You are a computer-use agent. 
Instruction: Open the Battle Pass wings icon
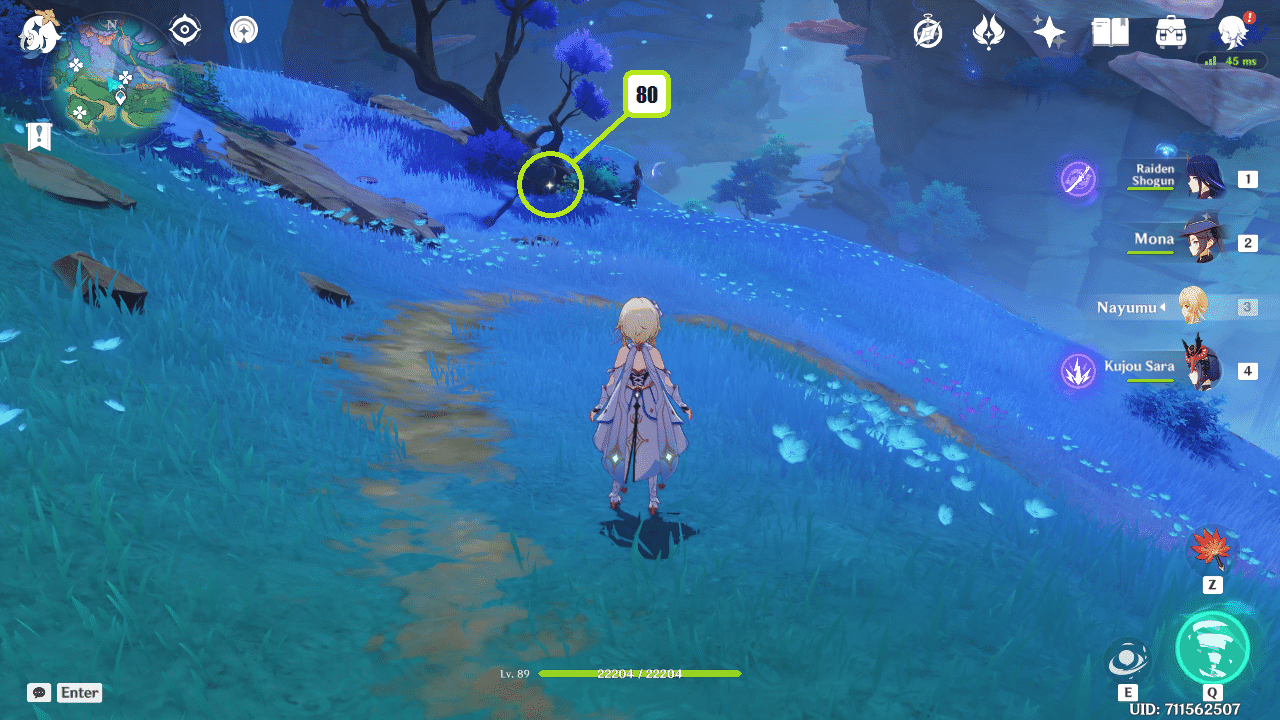[988, 32]
